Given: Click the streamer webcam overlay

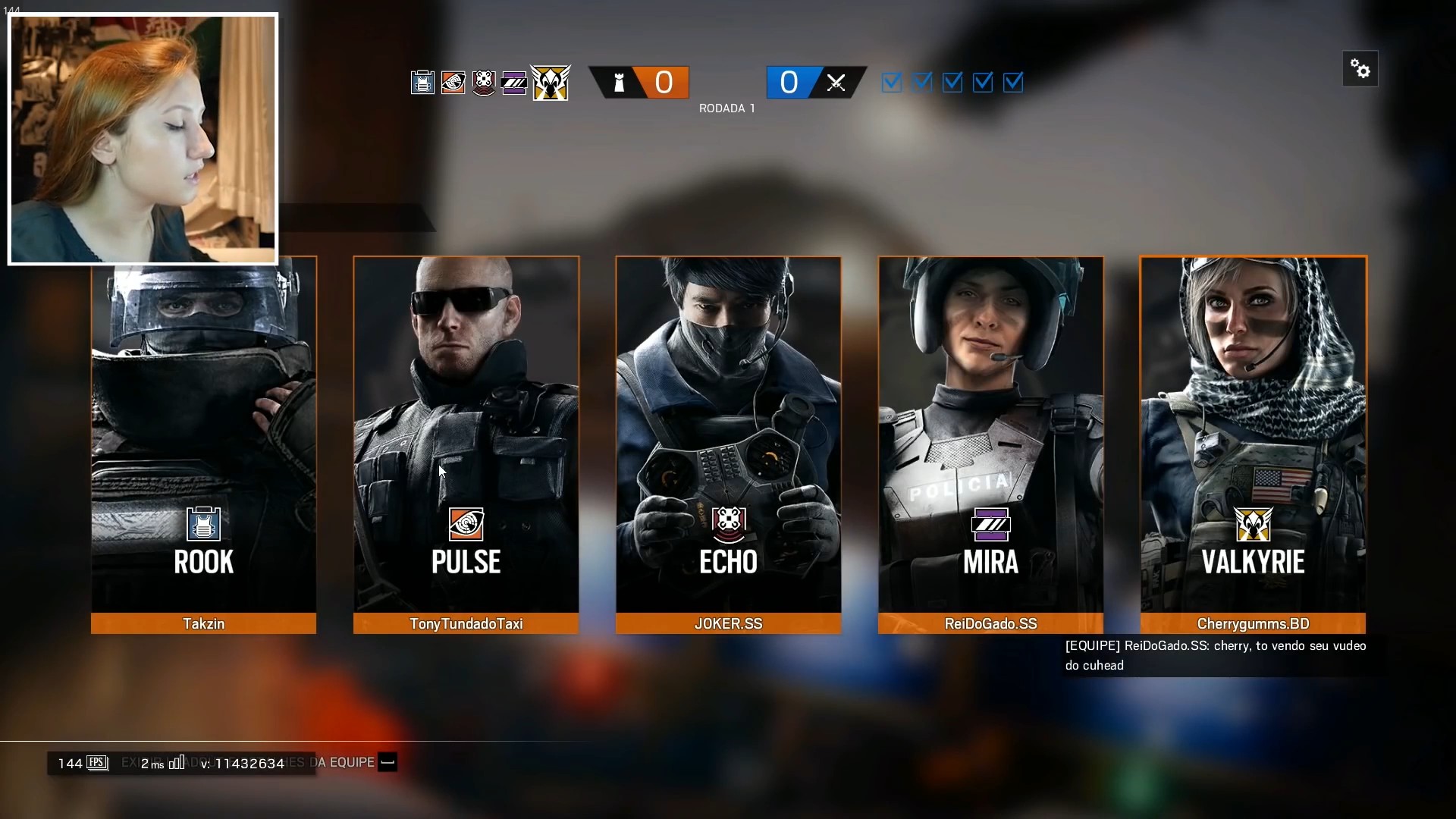Looking at the screenshot, I should tap(143, 139).
